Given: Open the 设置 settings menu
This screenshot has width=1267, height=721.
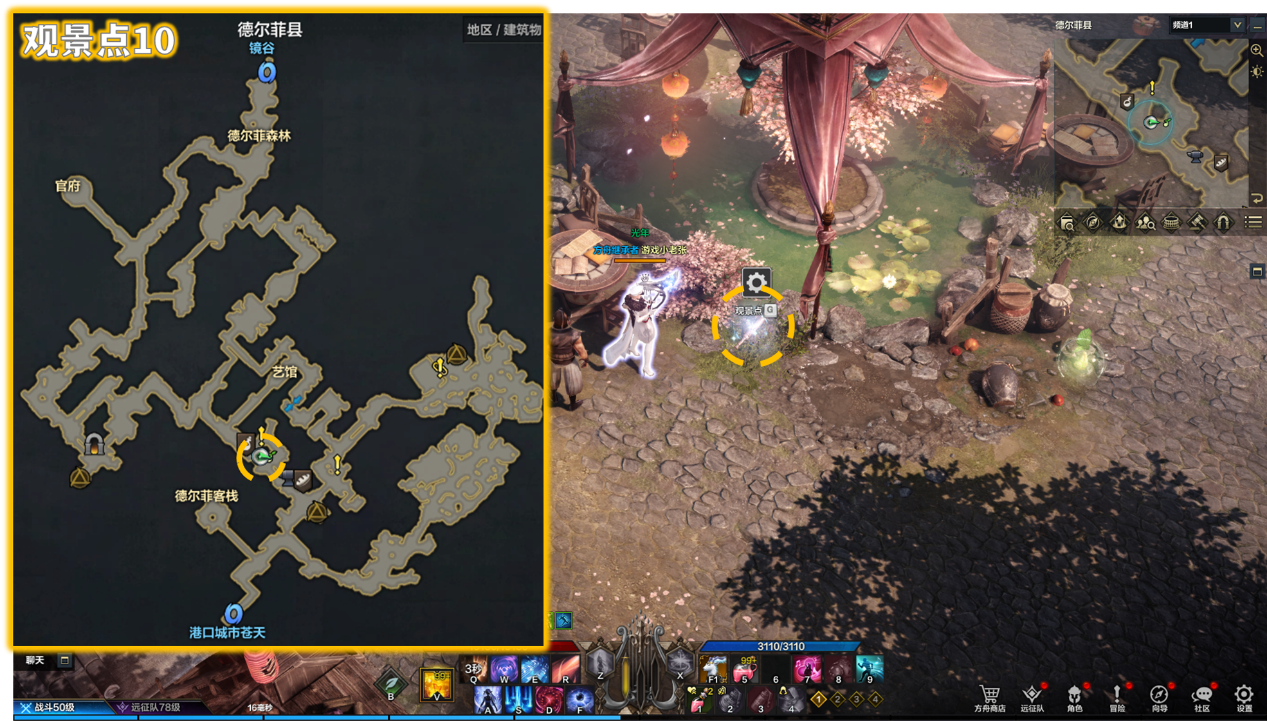Looking at the screenshot, I should [1244, 696].
